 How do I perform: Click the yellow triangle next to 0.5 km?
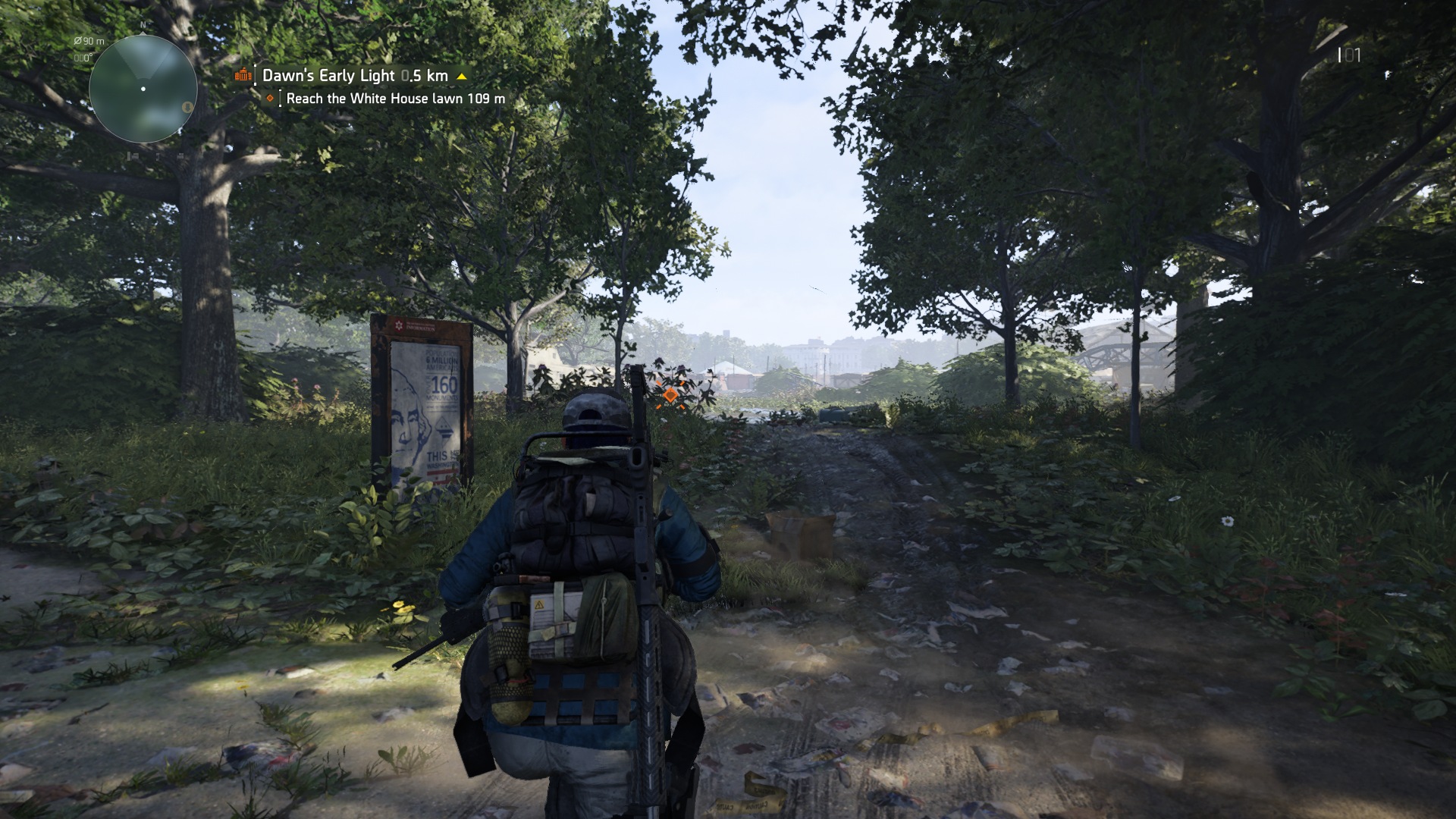pos(462,76)
